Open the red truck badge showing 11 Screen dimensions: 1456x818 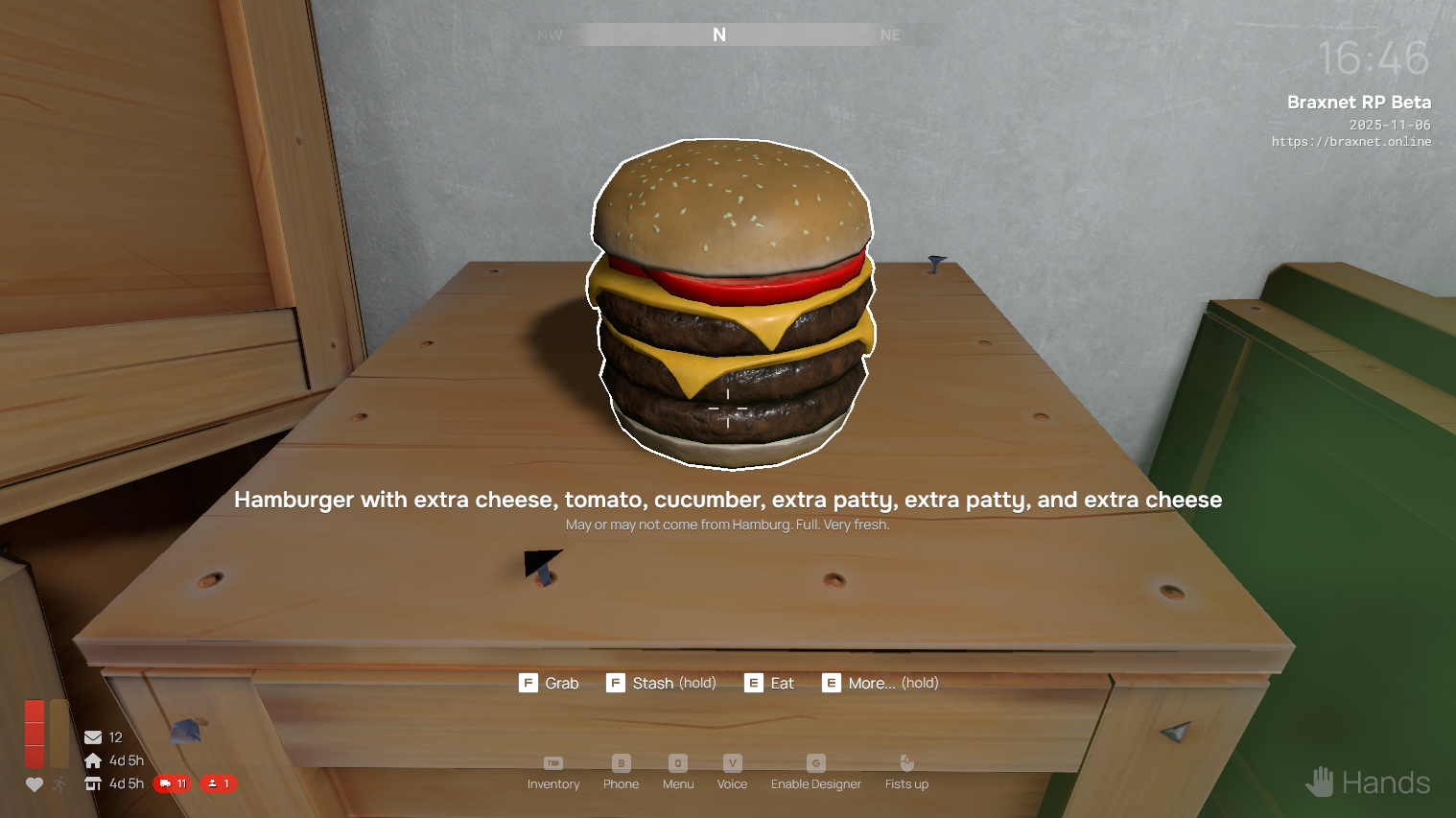[x=173, y=783]
